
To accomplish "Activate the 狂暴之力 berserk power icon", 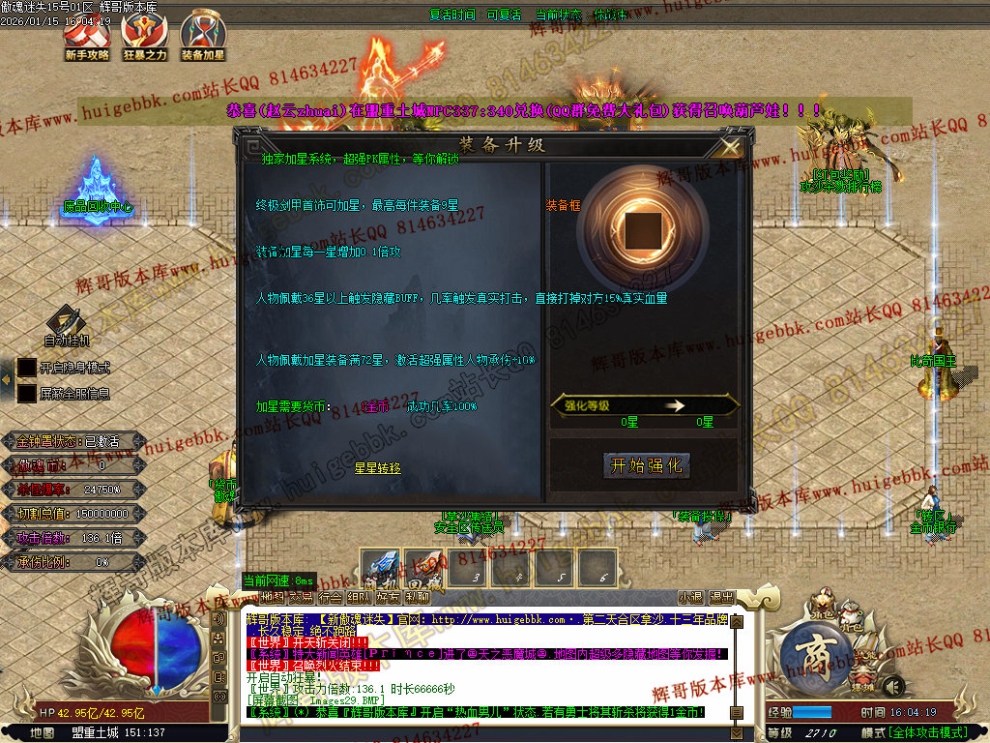I will coord(144,36).
